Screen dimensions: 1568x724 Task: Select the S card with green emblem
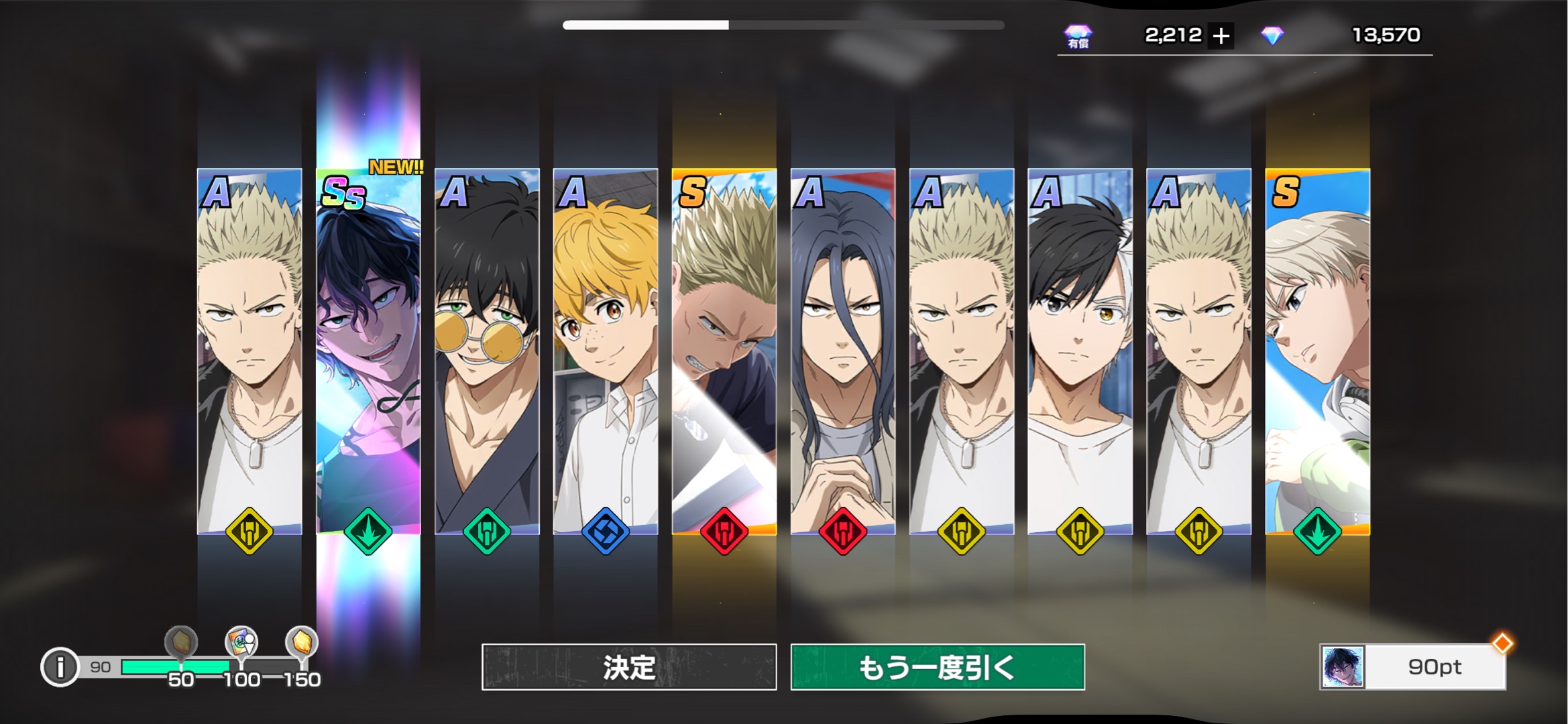1317,352
